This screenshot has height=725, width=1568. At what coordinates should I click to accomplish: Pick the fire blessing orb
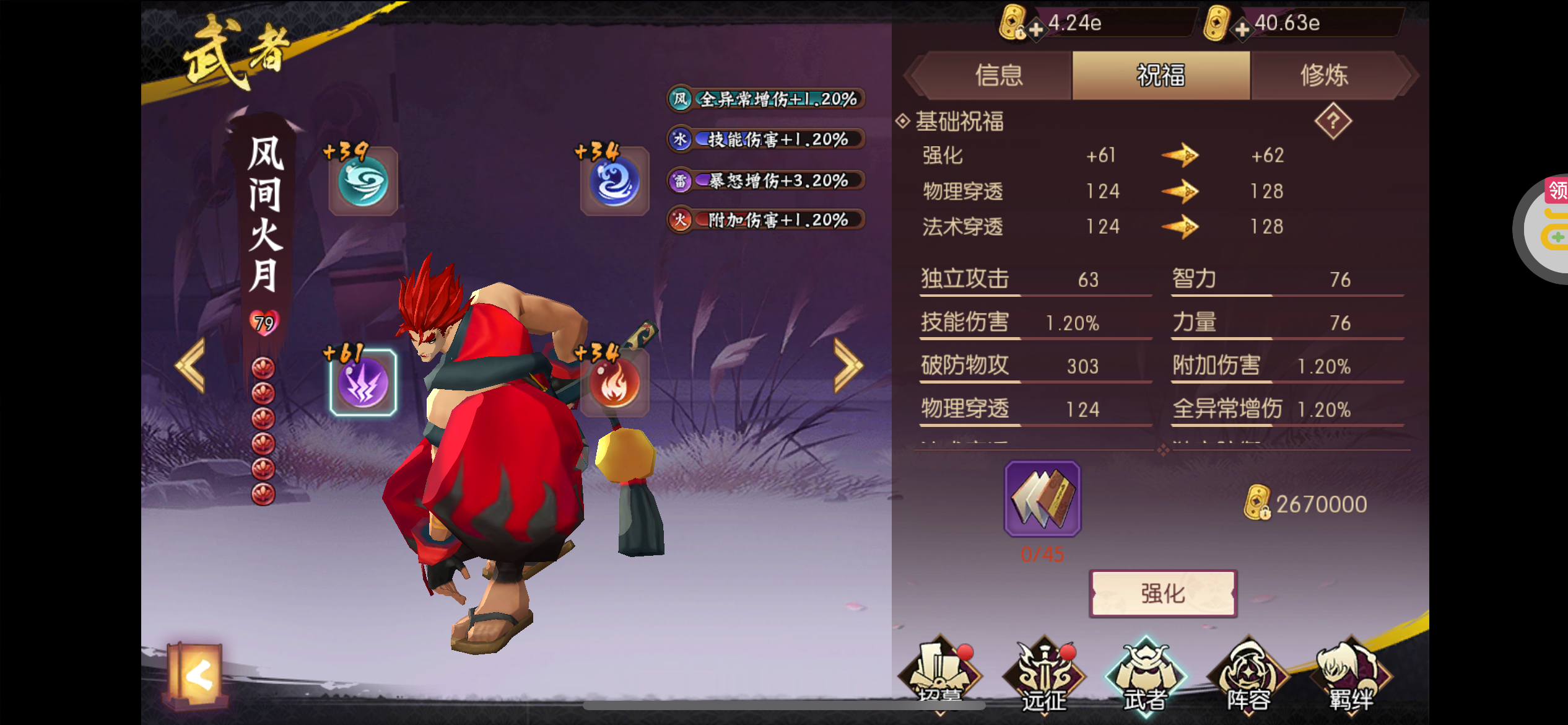[614, 383]
